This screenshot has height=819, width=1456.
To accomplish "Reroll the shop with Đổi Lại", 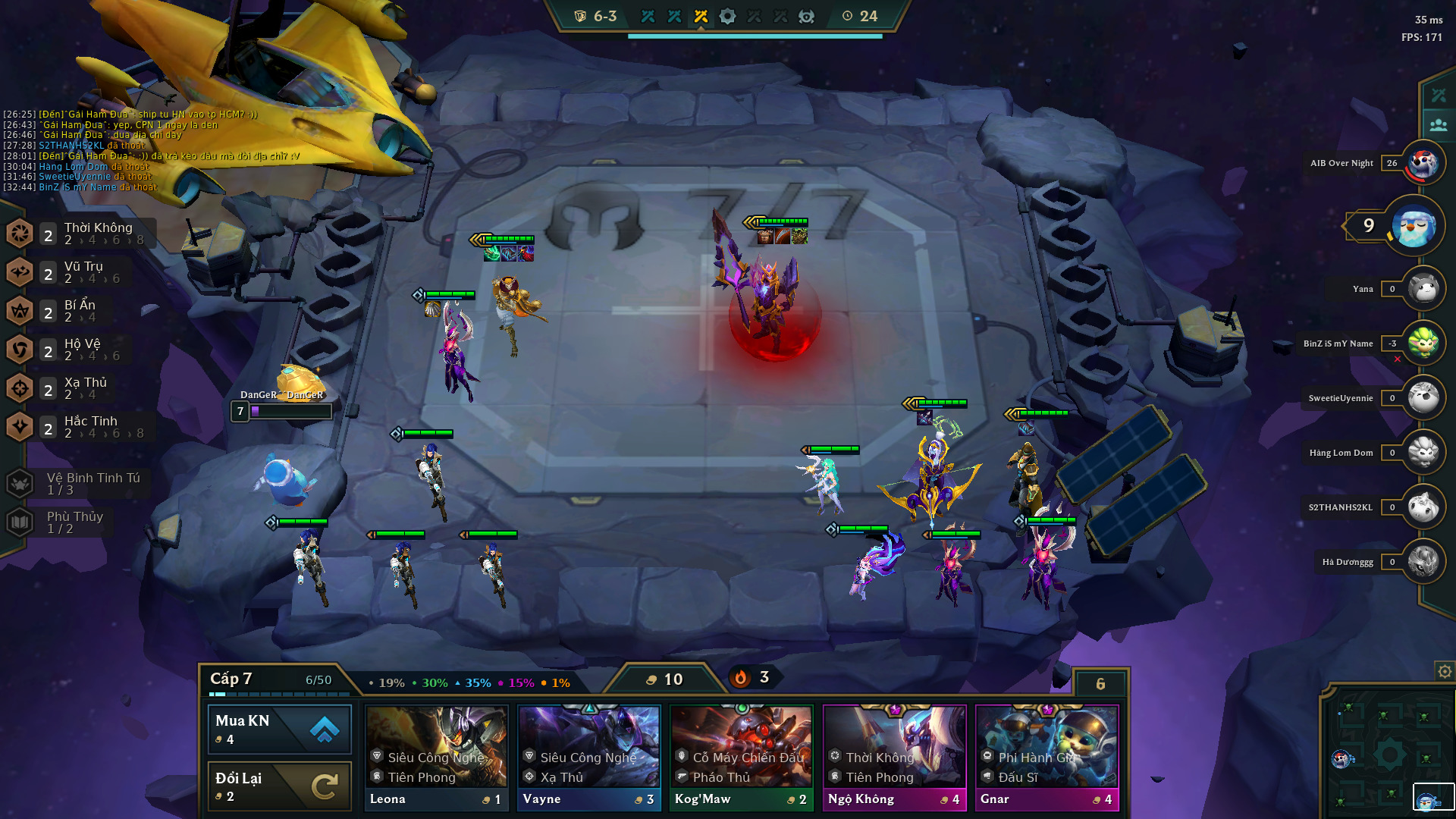I will tap(279, 786).
